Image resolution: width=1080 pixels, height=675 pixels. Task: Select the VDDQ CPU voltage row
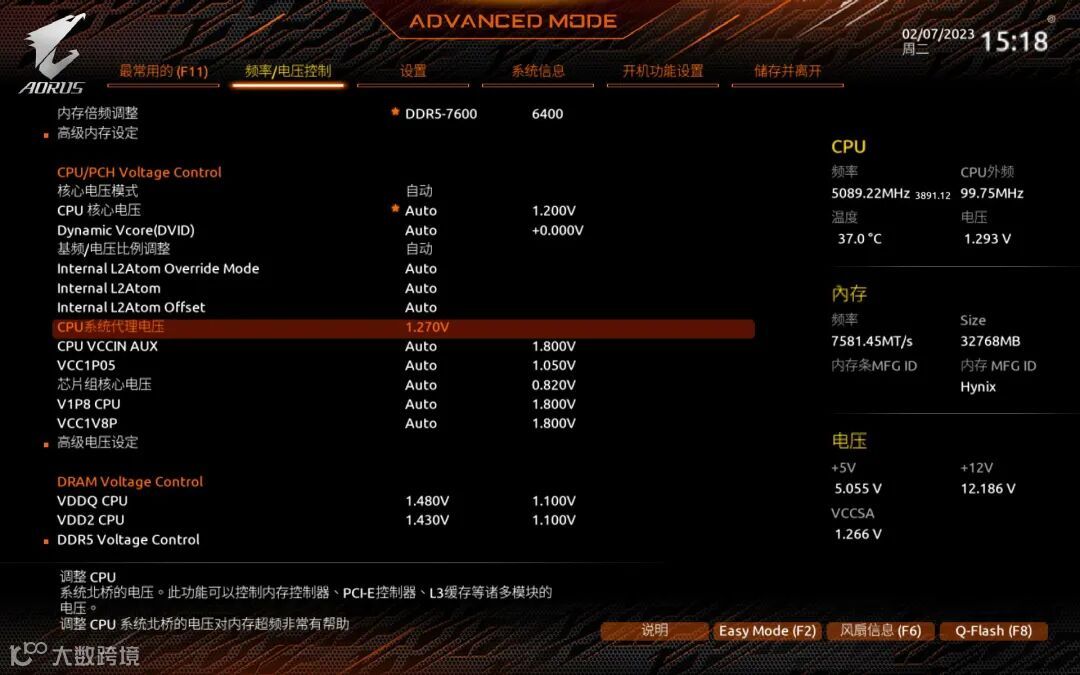92,501
